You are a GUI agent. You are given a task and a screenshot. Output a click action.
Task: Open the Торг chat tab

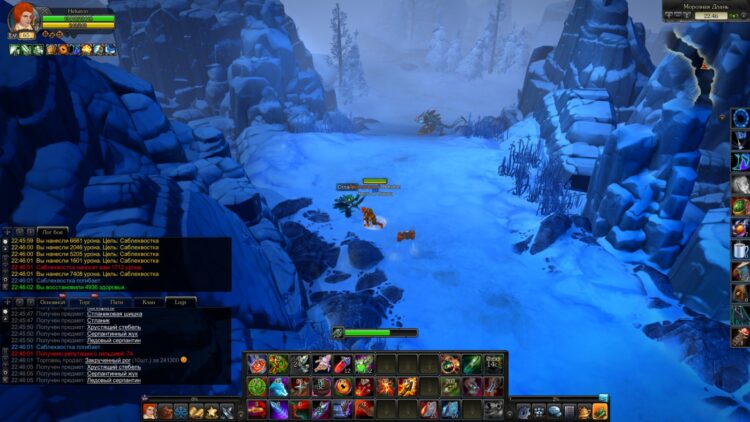85,301
